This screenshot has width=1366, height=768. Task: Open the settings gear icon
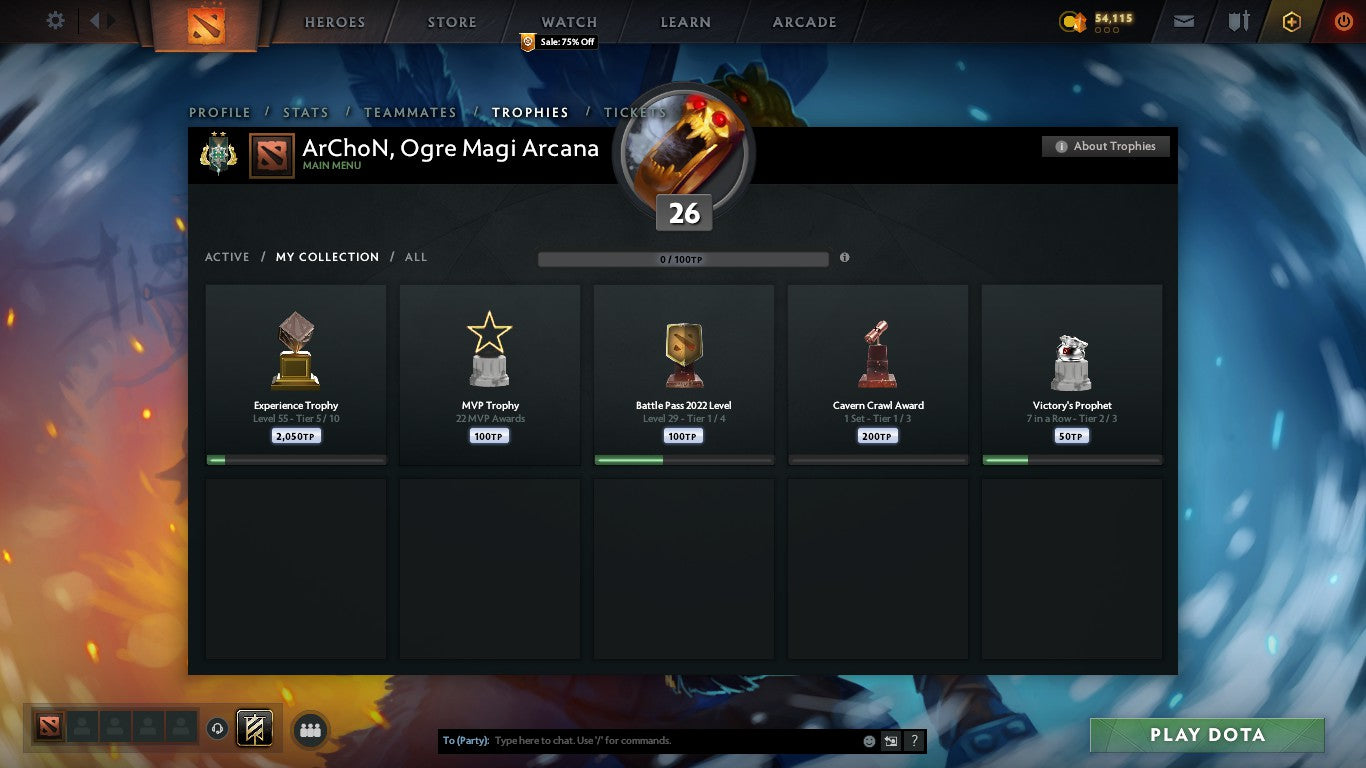(x=55, y=21)
